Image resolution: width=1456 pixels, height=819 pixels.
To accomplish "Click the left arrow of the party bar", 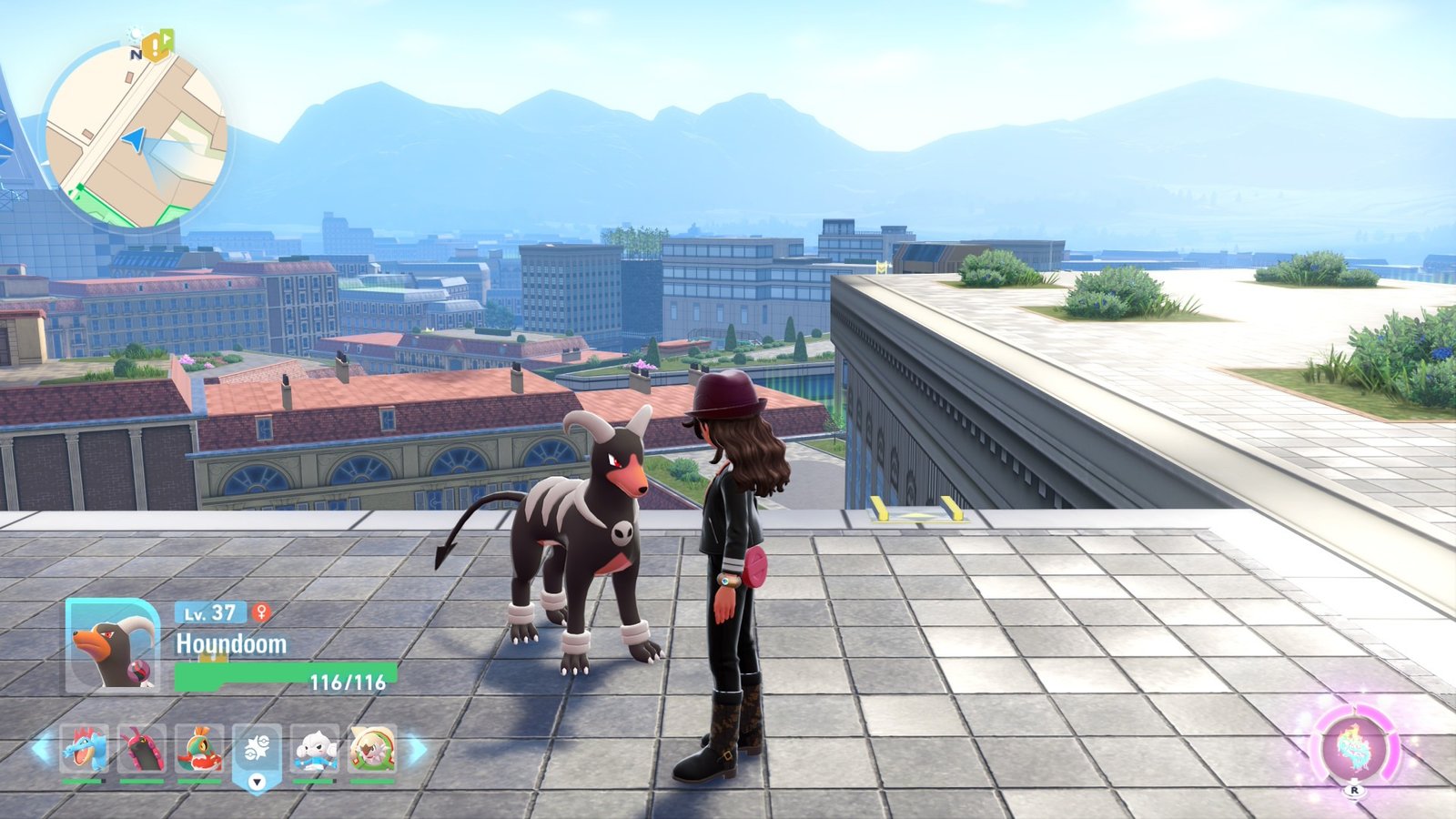I will click(40, 749).
